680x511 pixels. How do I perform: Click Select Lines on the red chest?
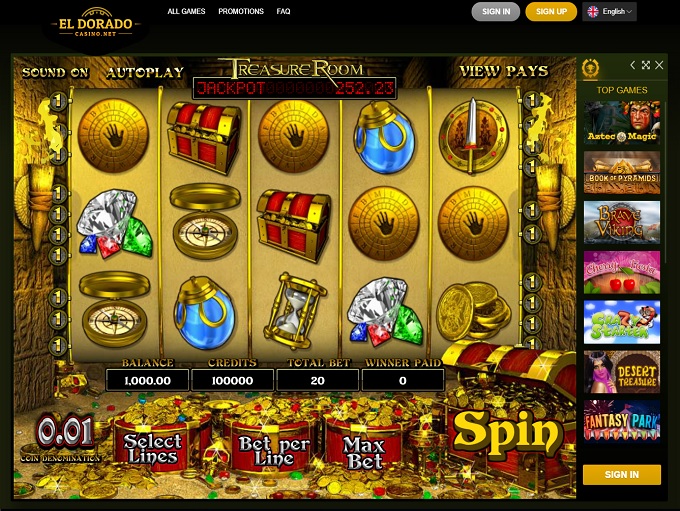[x=152, y=448]
